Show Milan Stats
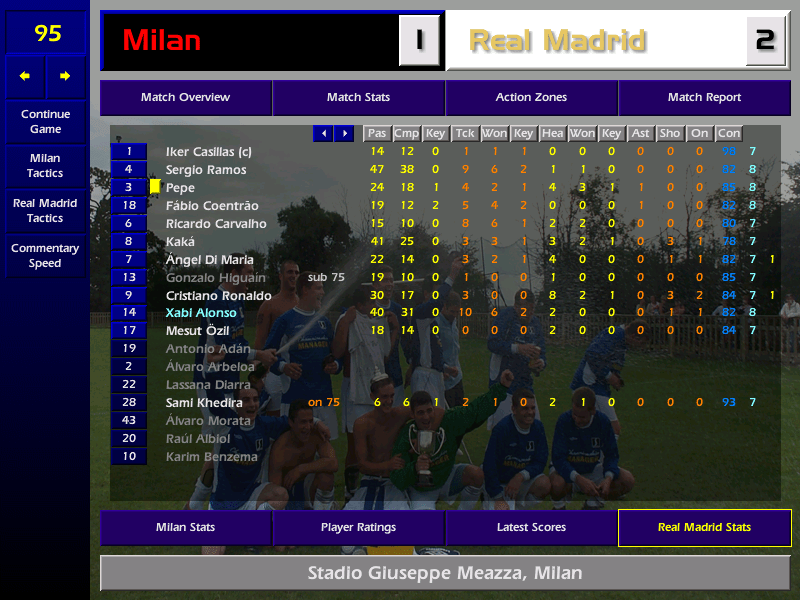Viewport: 800px width, 600px height. 185,527
